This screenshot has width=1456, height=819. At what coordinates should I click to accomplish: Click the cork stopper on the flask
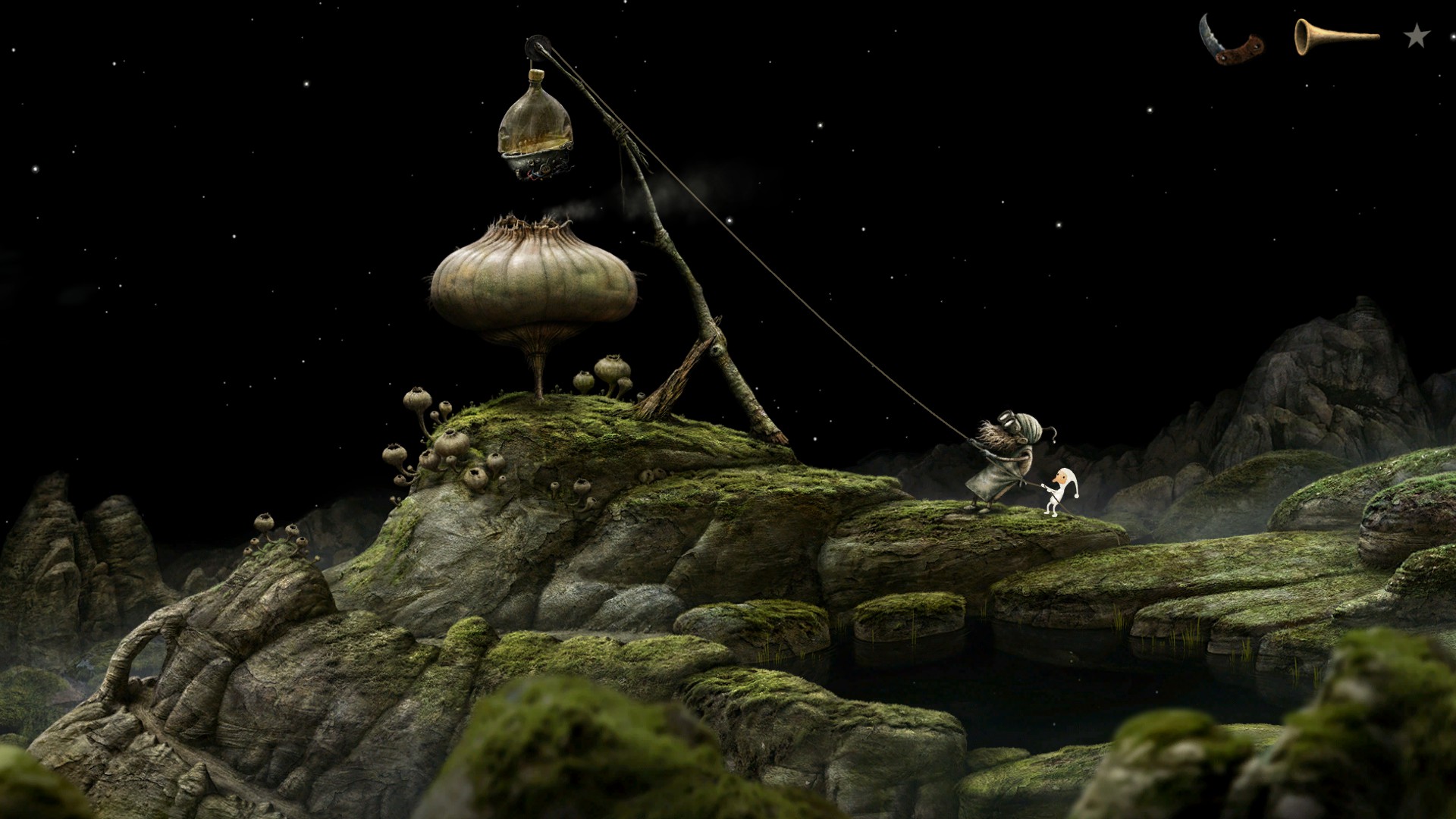(536, 76)
